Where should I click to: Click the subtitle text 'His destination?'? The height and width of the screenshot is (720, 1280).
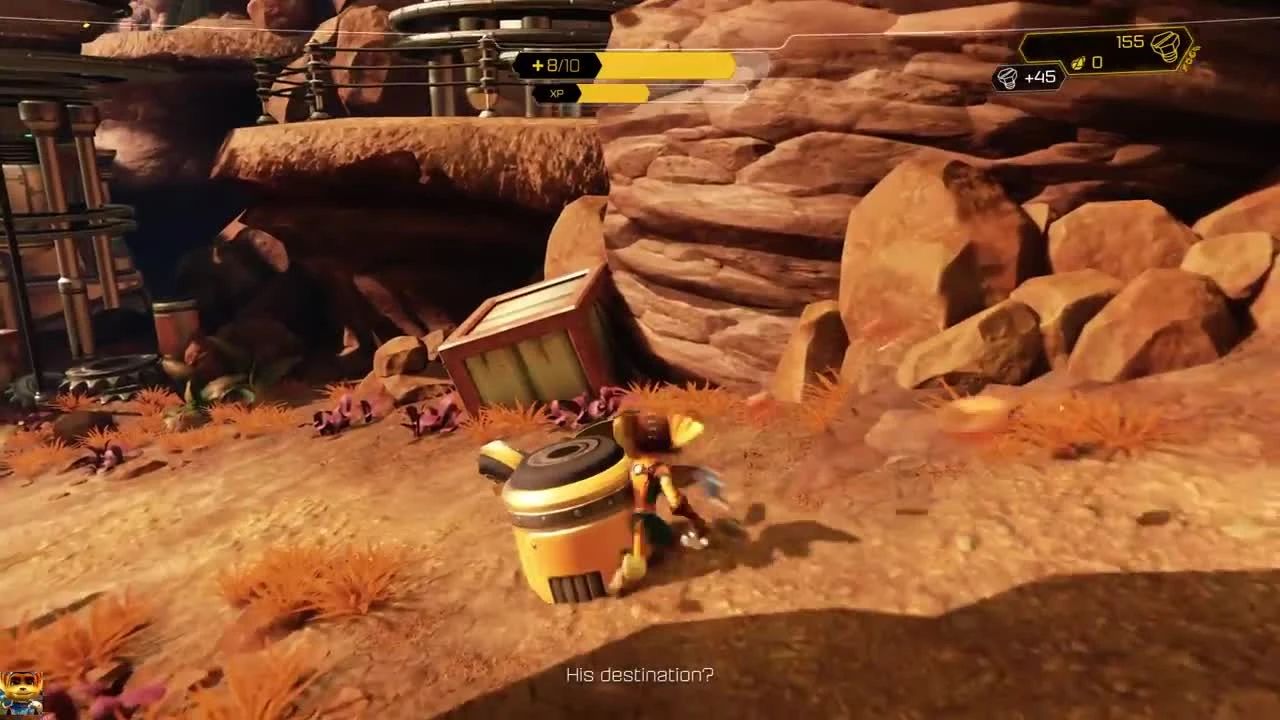click(x=639, y=676)
